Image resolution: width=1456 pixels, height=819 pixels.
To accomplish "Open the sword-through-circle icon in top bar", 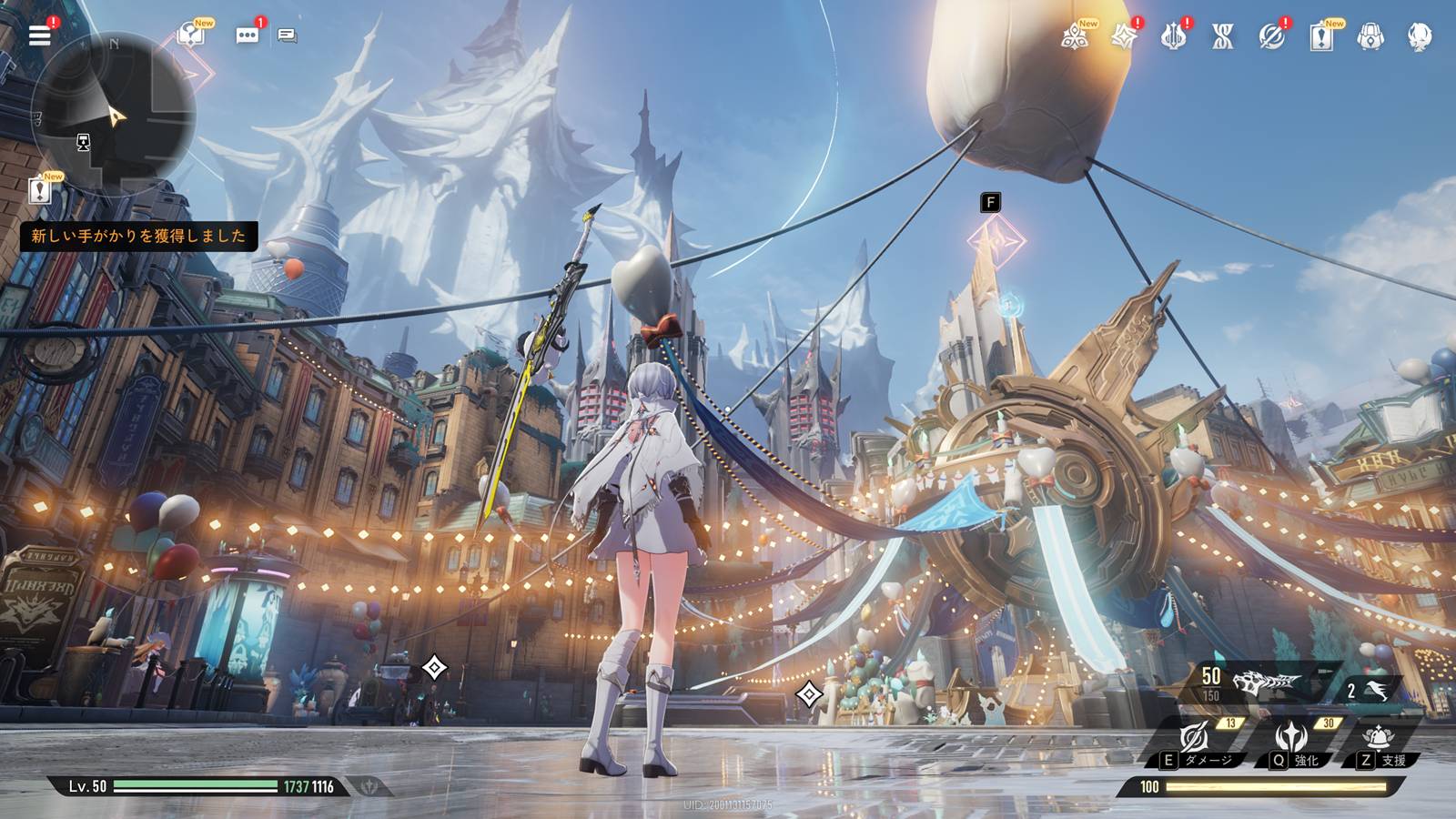I will coord(1271,36).
